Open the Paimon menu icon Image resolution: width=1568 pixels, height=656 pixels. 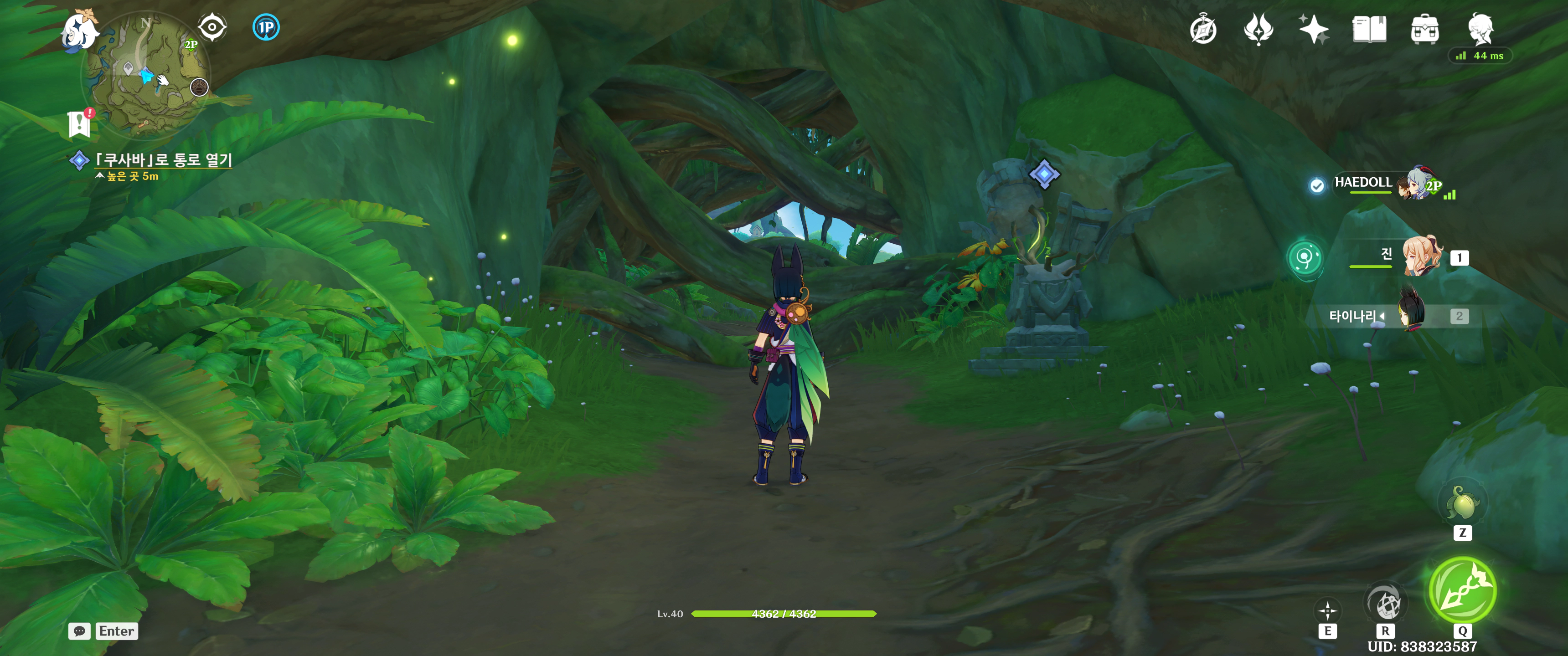click(80, 31)
